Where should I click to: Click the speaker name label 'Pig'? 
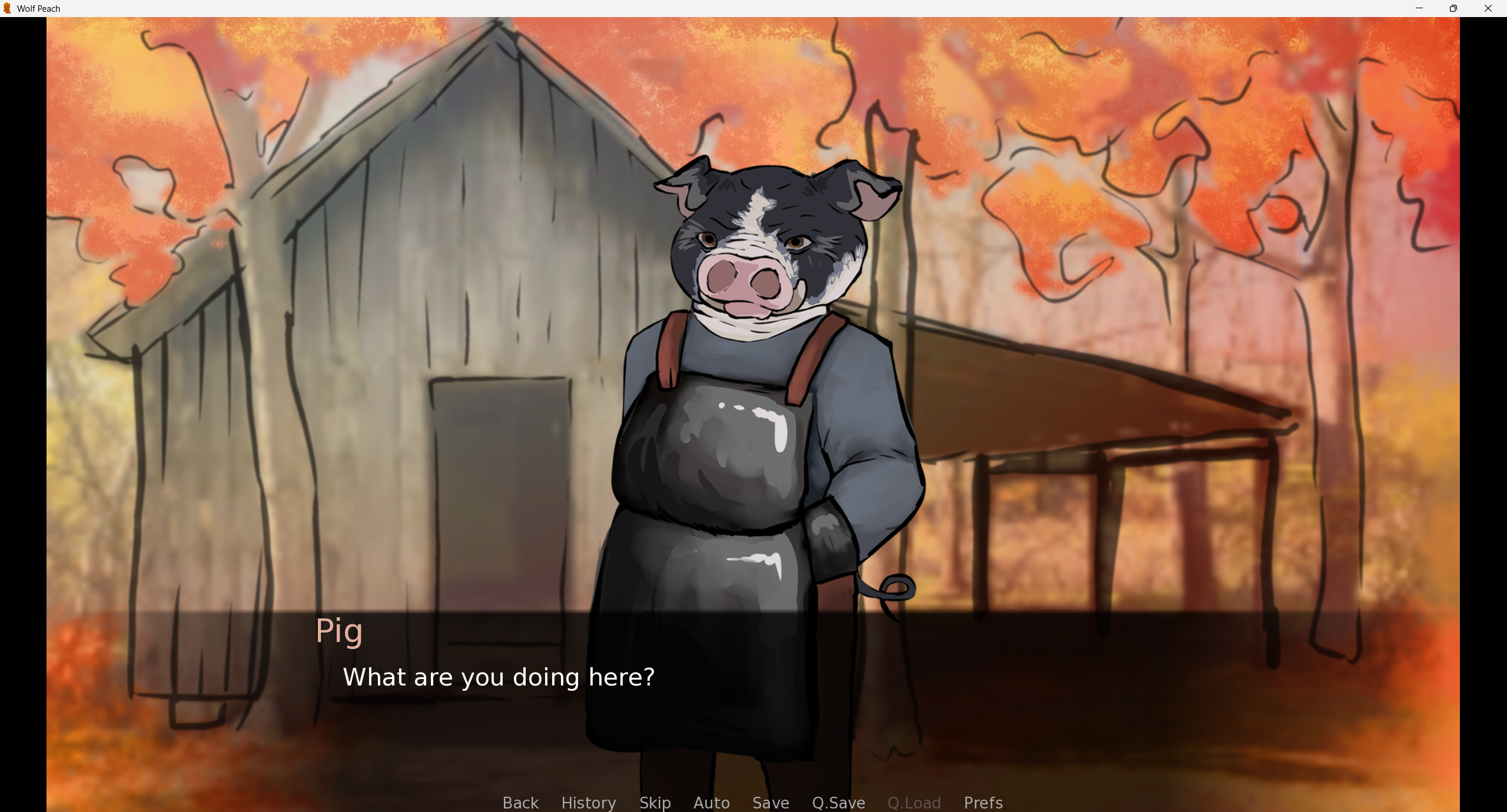pyautogui.click(x=339, y=631)
